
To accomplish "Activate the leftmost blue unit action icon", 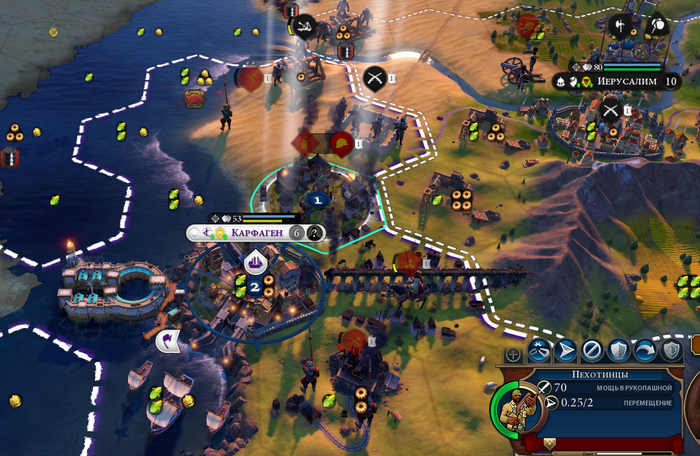I will tap(539, 350).
